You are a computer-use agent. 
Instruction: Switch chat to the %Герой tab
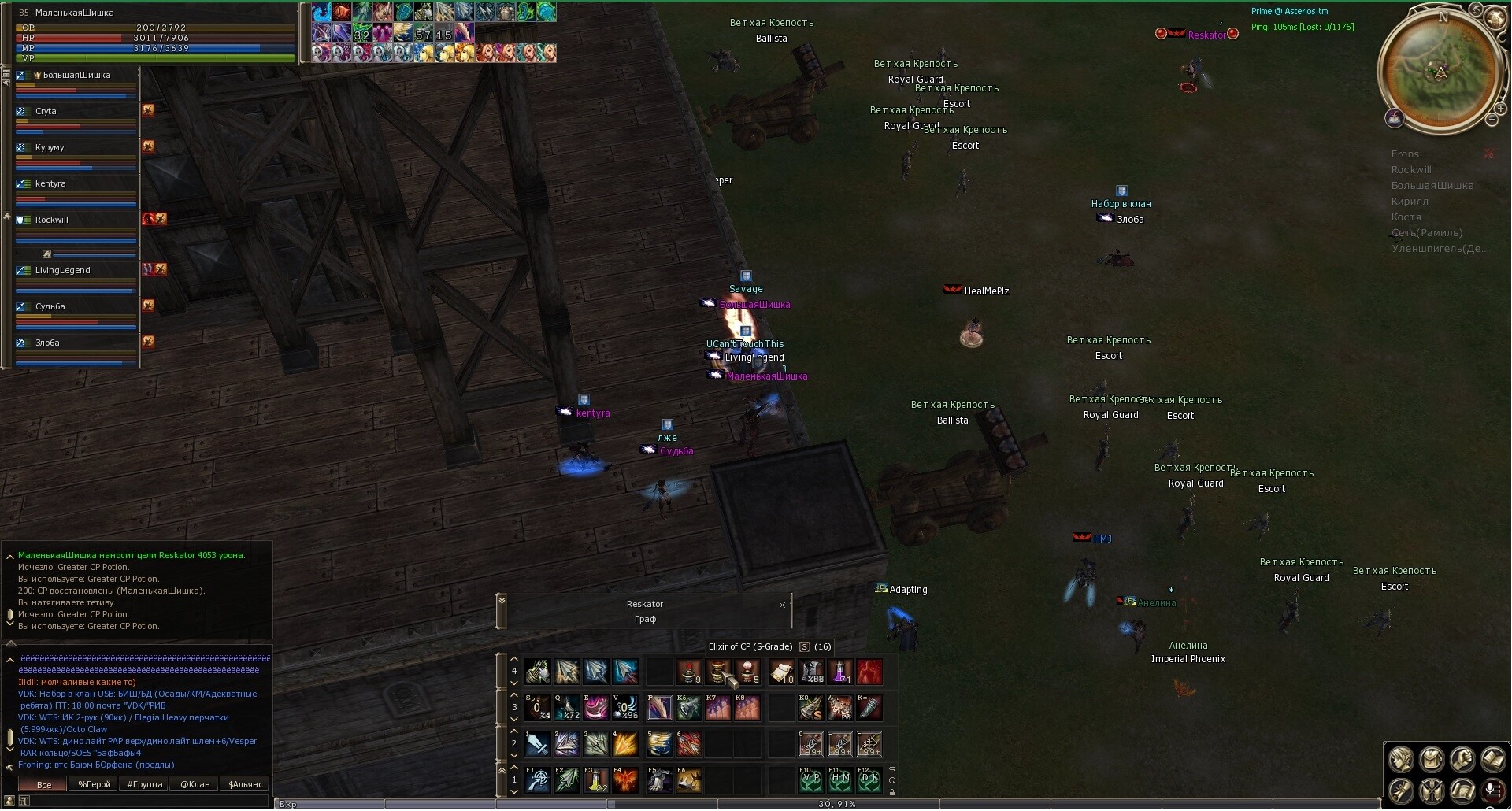coord(94,784)
